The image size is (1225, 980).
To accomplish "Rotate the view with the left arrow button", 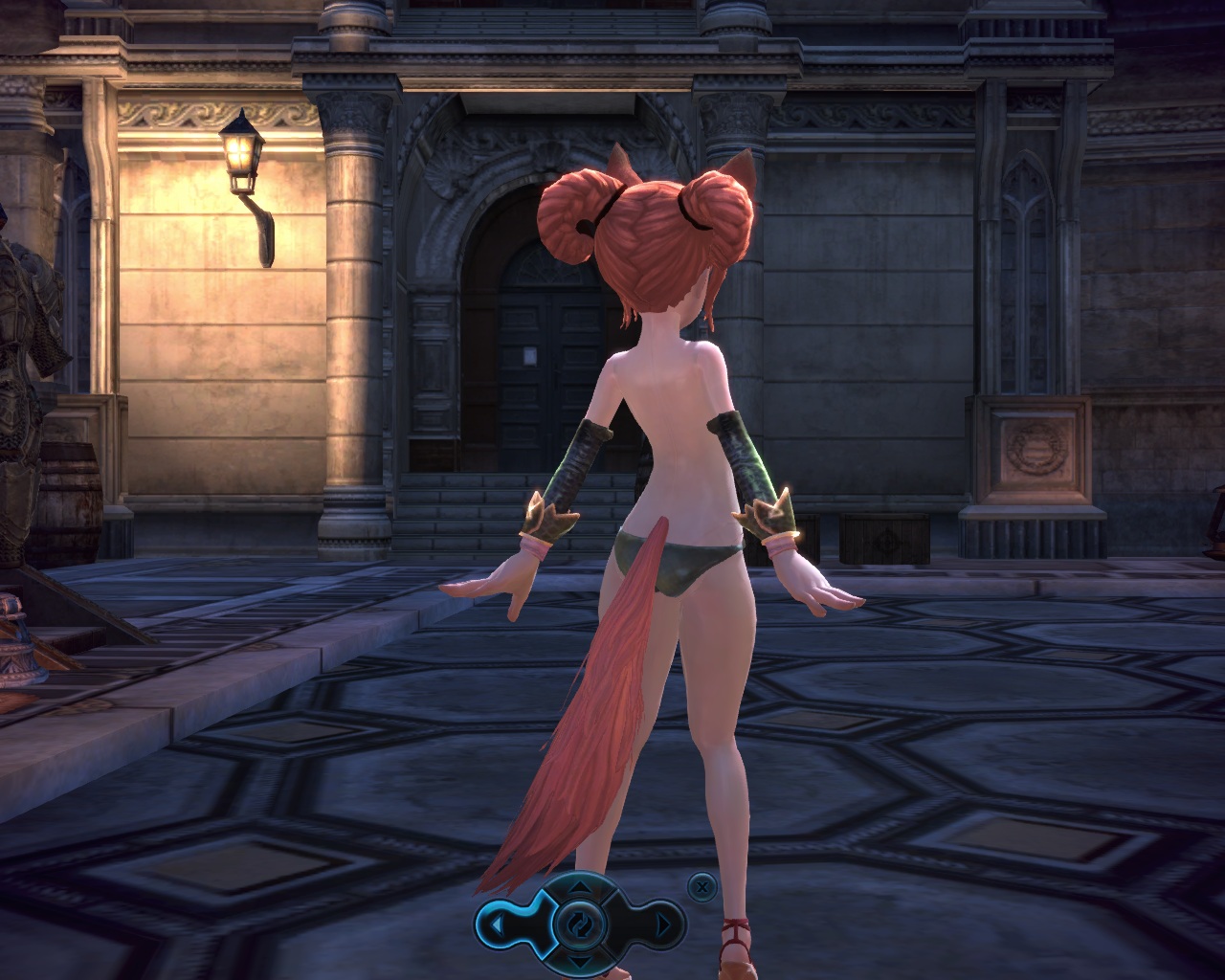I will pyautogui.click(x=499, y=924).
